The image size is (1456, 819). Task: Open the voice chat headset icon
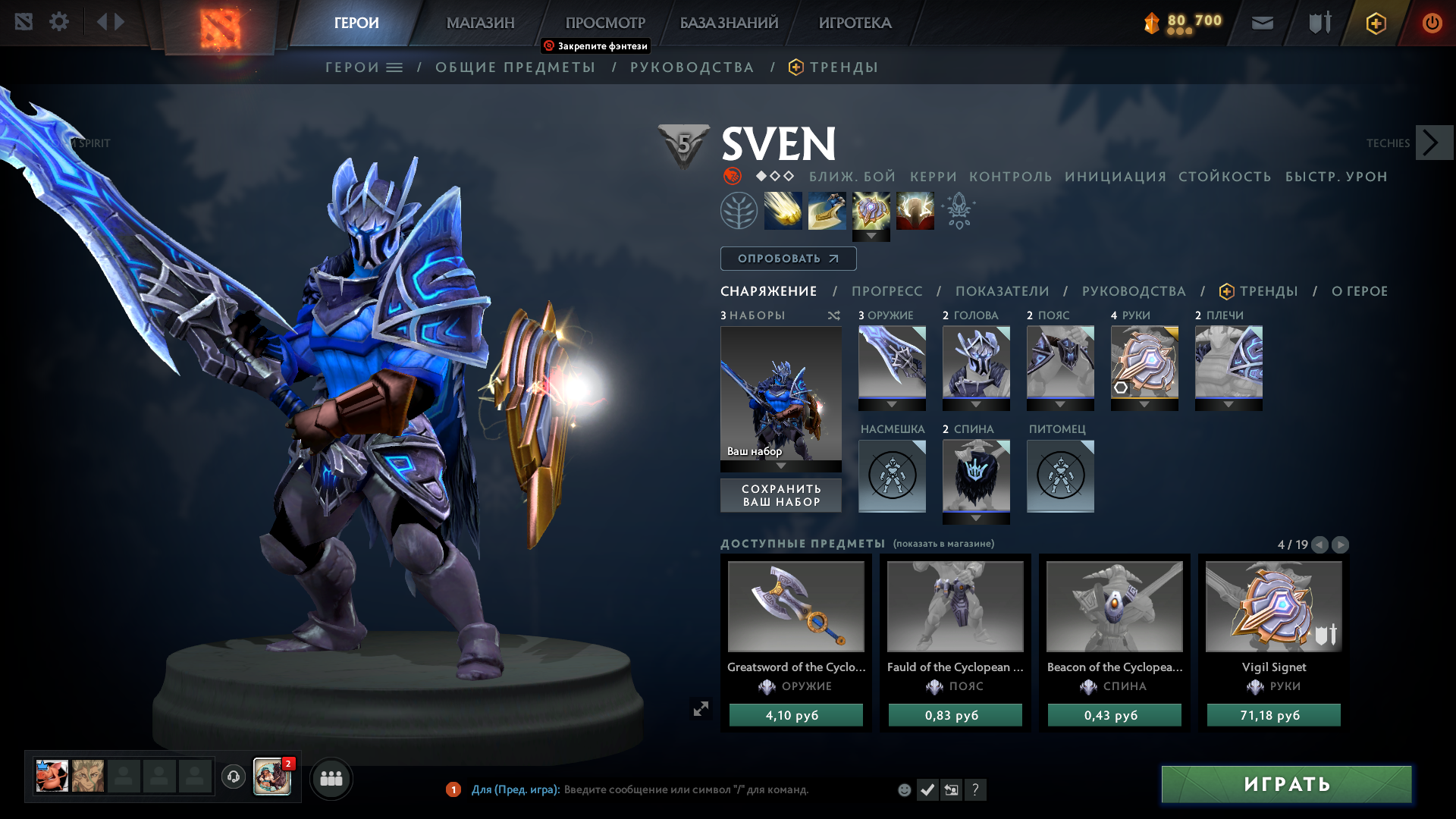[233, 777]
